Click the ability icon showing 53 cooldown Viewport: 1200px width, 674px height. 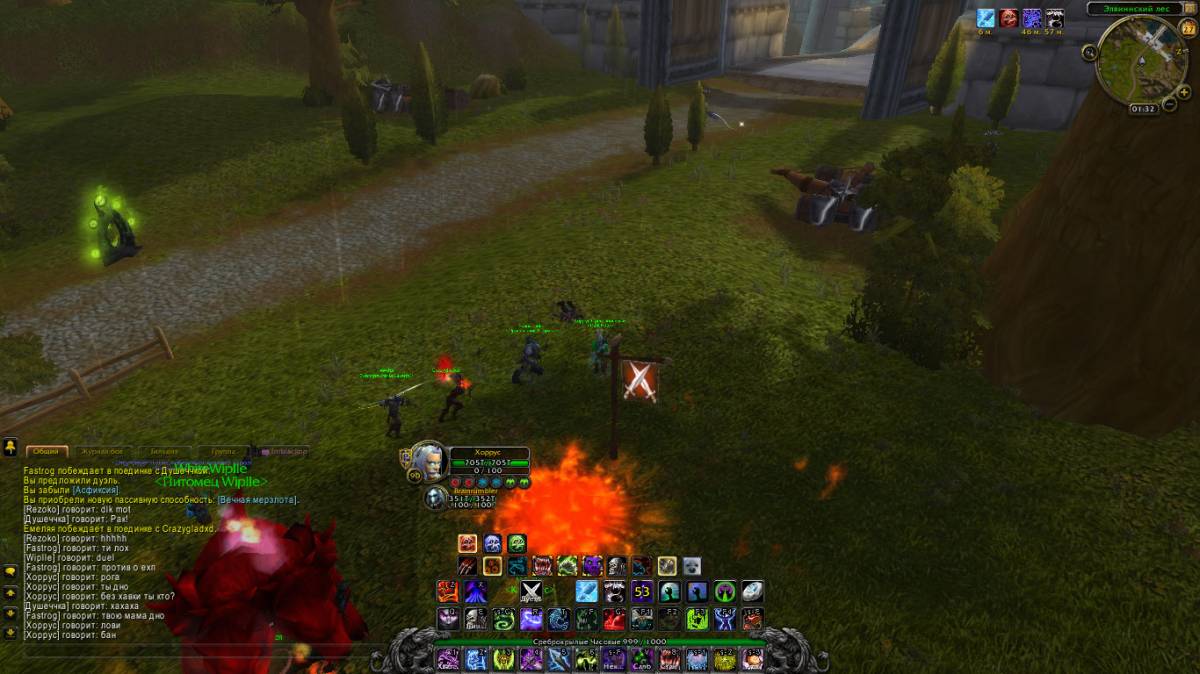coord(641,592)
